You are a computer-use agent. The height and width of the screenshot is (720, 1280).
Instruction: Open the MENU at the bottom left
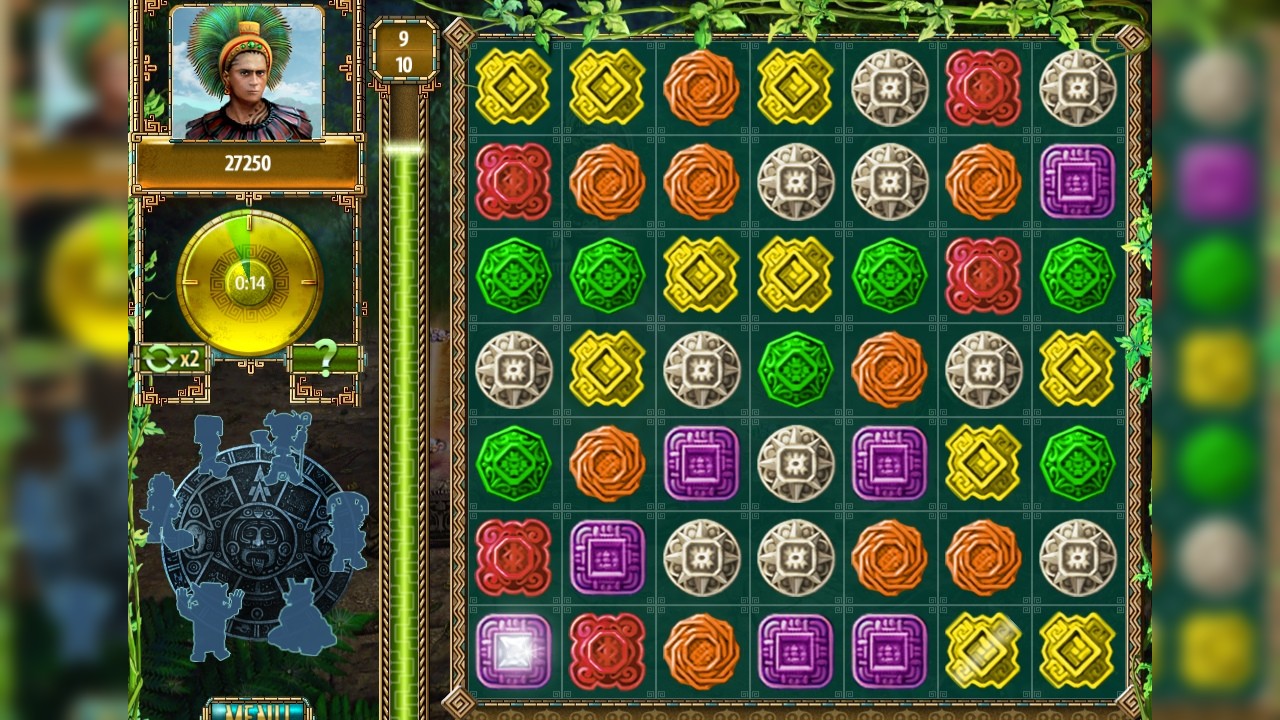point(257,712)
